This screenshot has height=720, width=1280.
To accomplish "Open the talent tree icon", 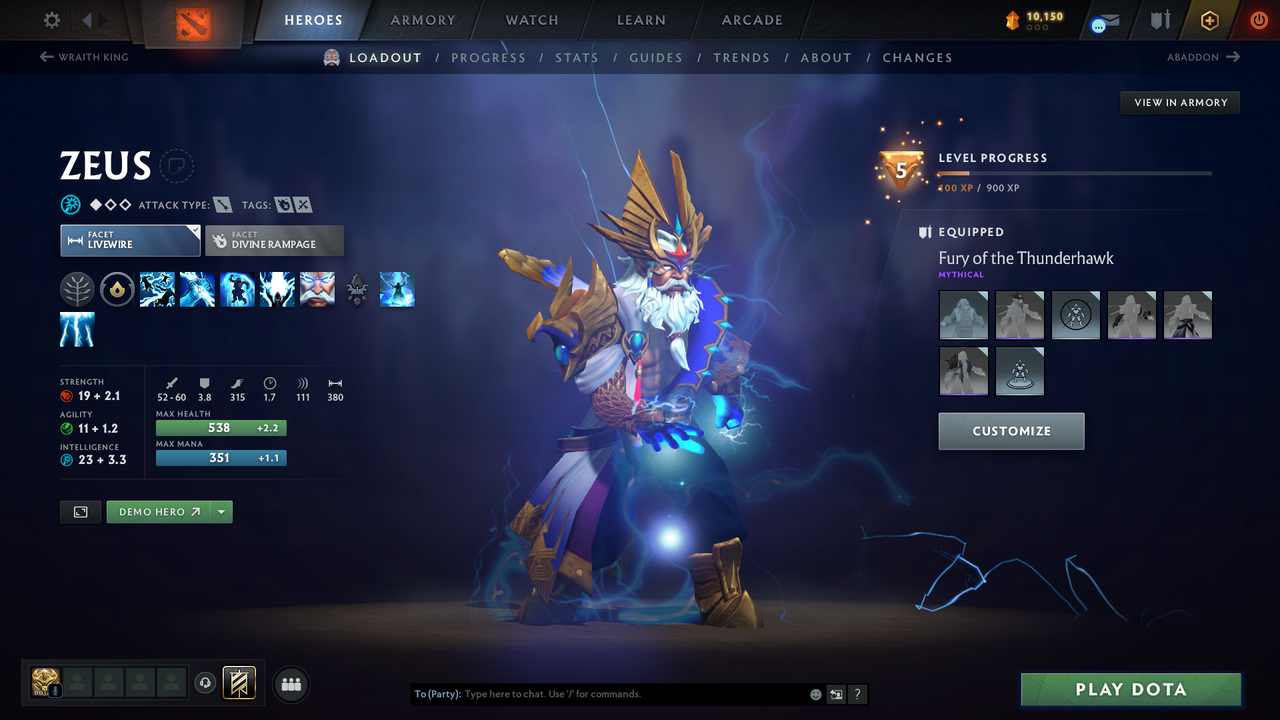I will coord(77,289).
